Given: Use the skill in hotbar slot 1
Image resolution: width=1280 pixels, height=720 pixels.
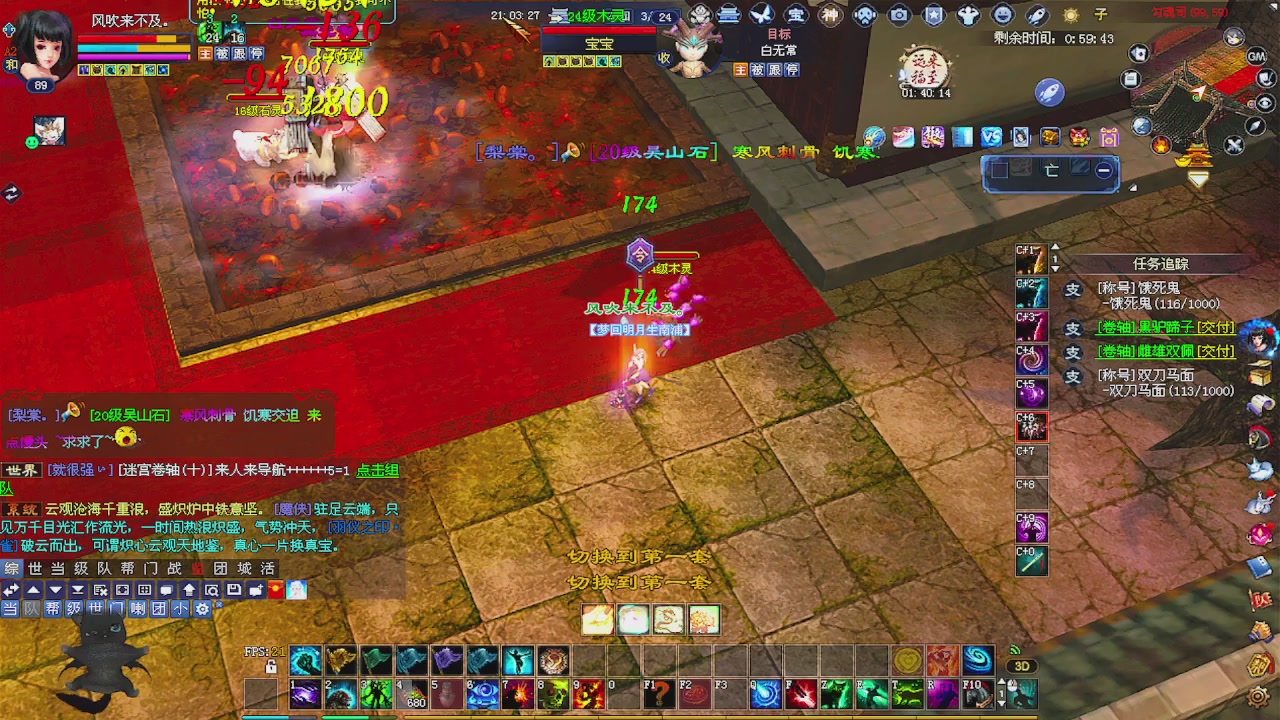Looking at the screenshot, I should 304,693.
